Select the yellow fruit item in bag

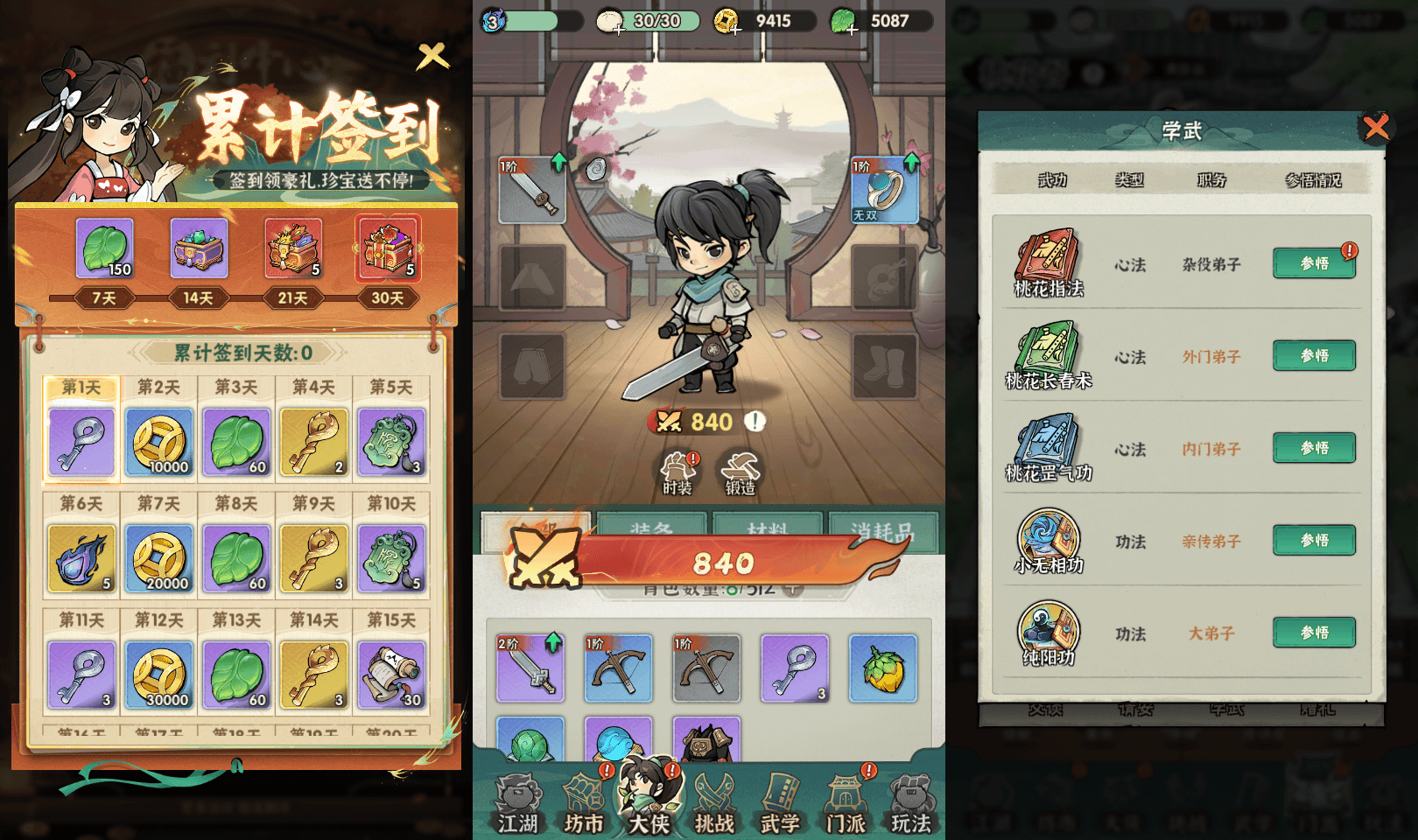click(882, 668)
